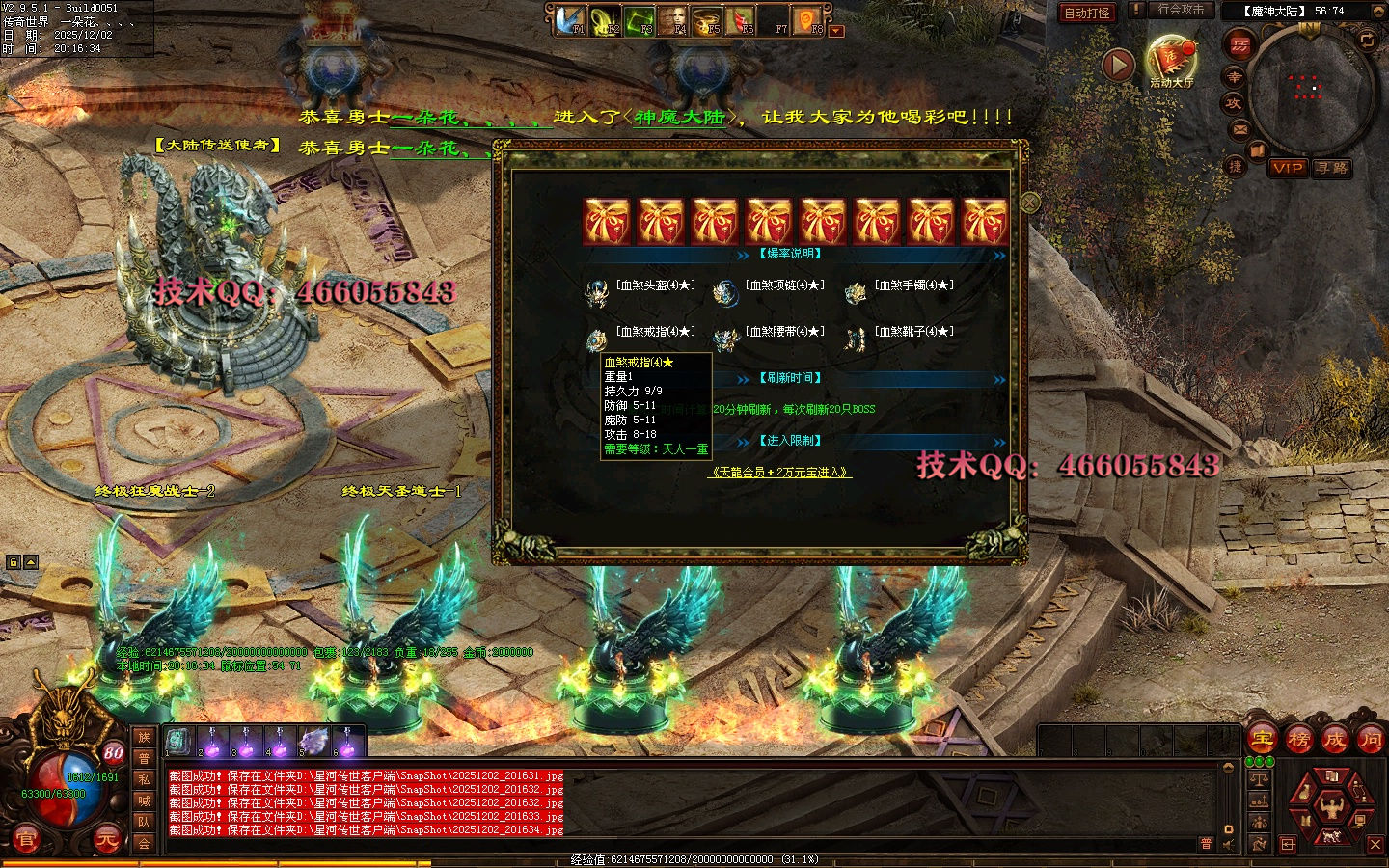Click the 元 ingot button beside the orb
1389x868 pixels.
click(x=106, y=840)
